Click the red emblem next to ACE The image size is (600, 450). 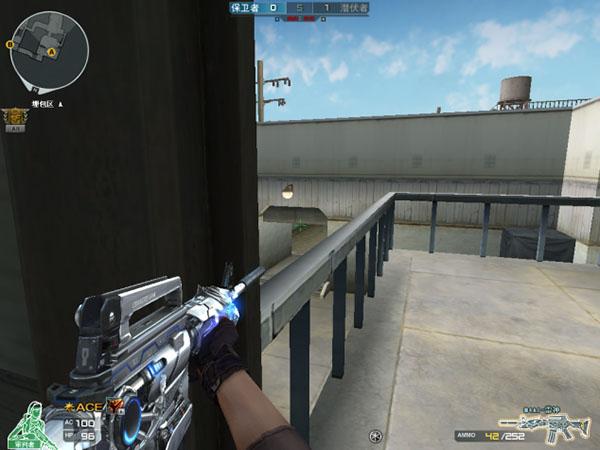click(x=113, y=405)
